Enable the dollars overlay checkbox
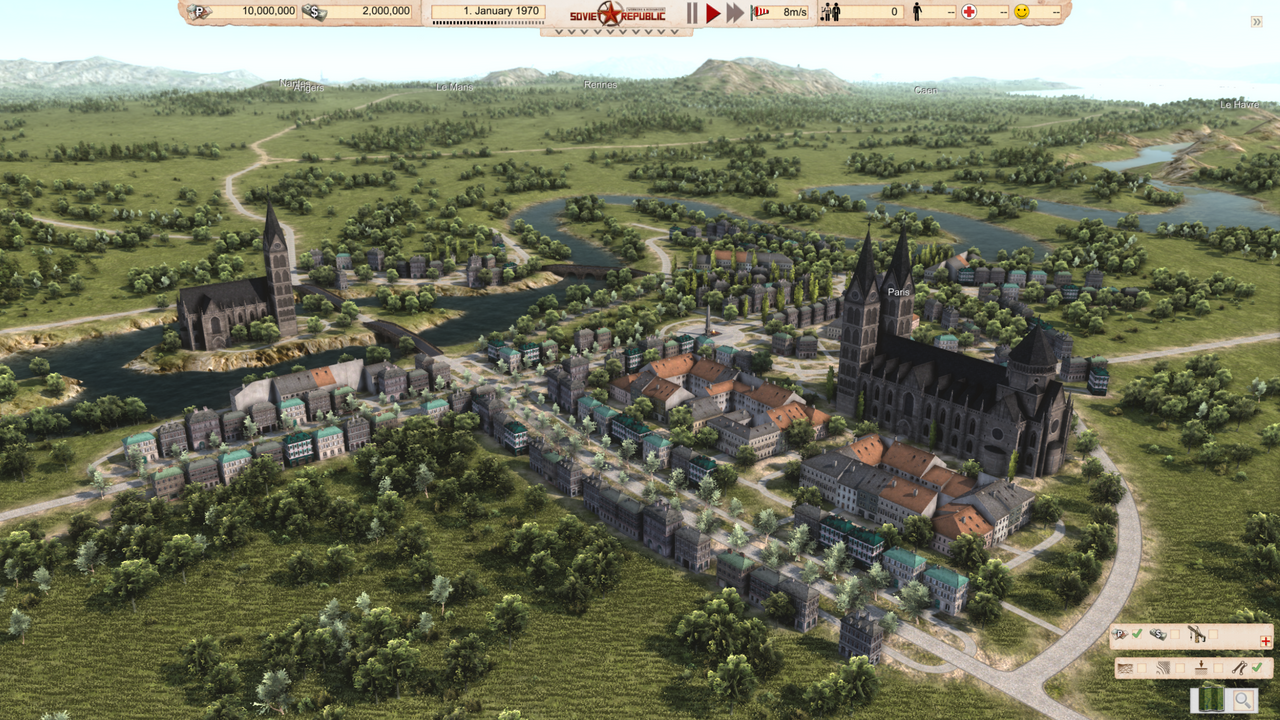This screenshot has height=720, width=1280. coord(1174,633)
